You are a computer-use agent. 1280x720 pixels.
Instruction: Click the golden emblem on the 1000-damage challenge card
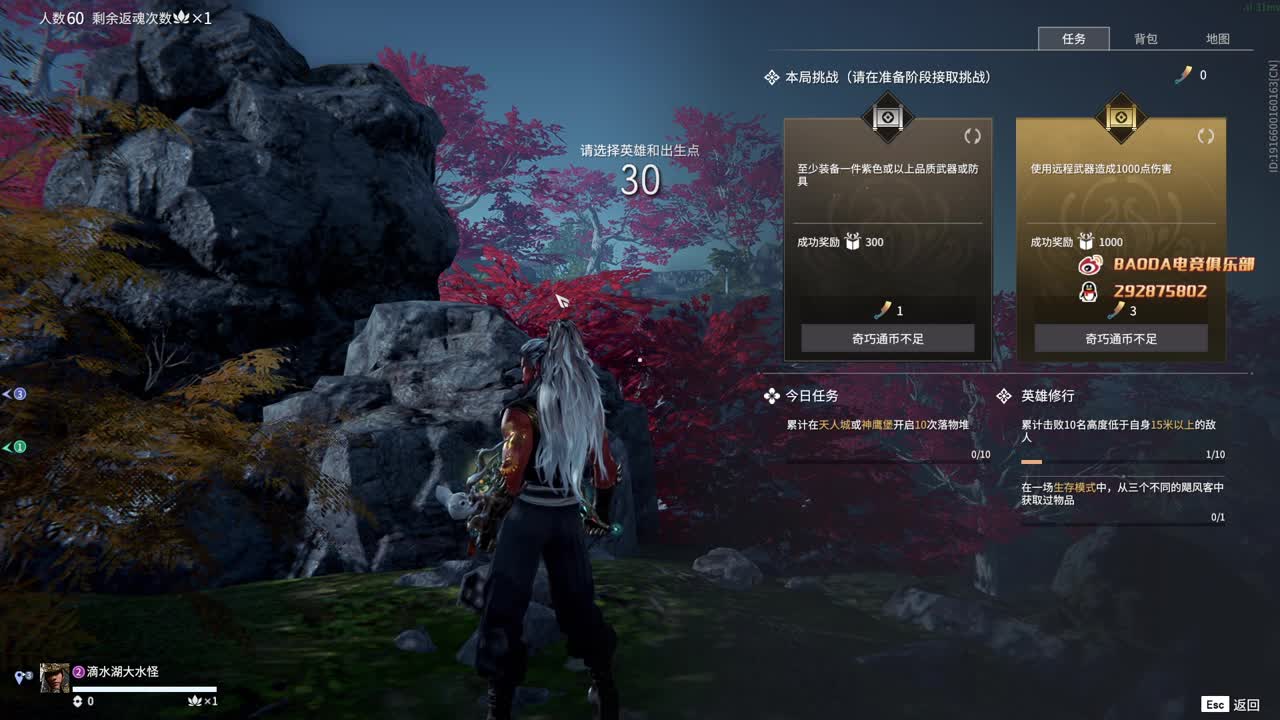(x=1120, y=118)
